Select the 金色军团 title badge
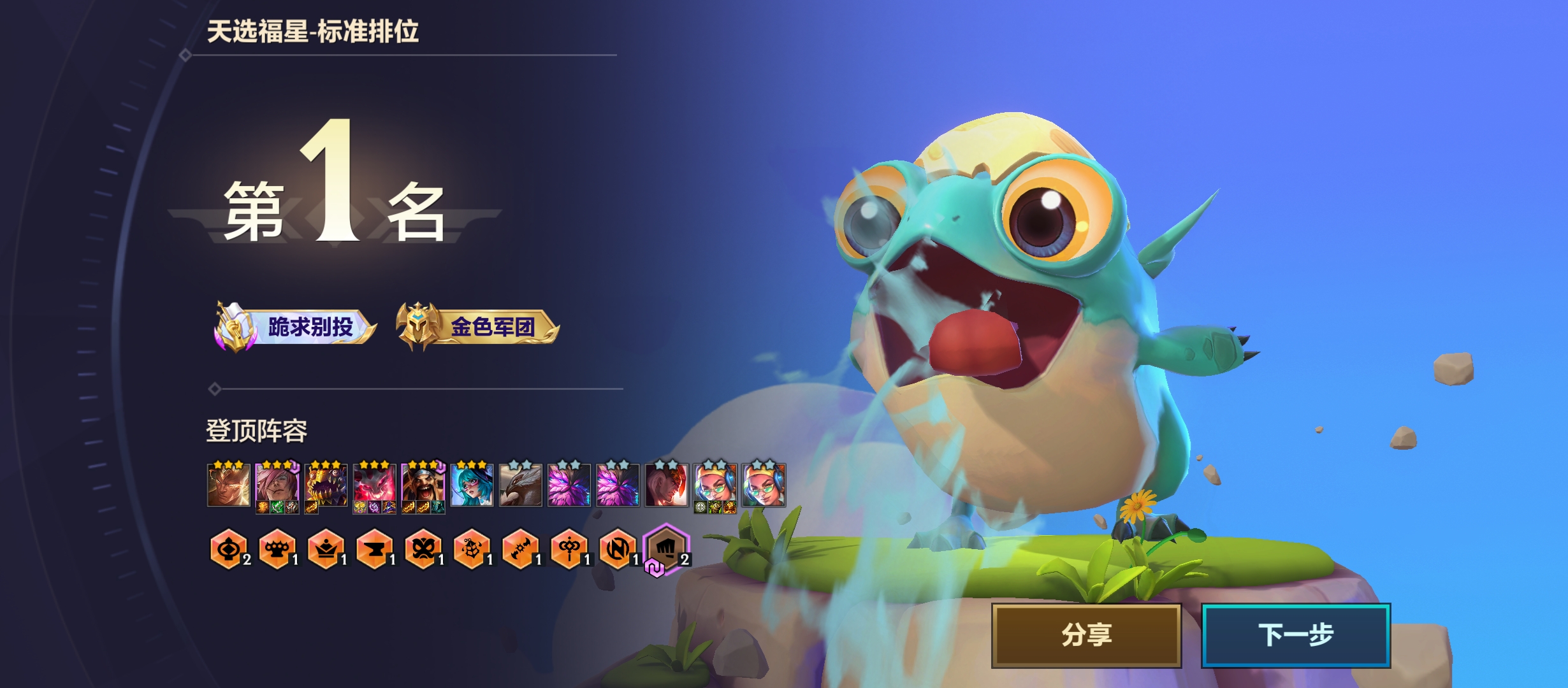This screenshot has width=1568, height=688. point(478,327)
